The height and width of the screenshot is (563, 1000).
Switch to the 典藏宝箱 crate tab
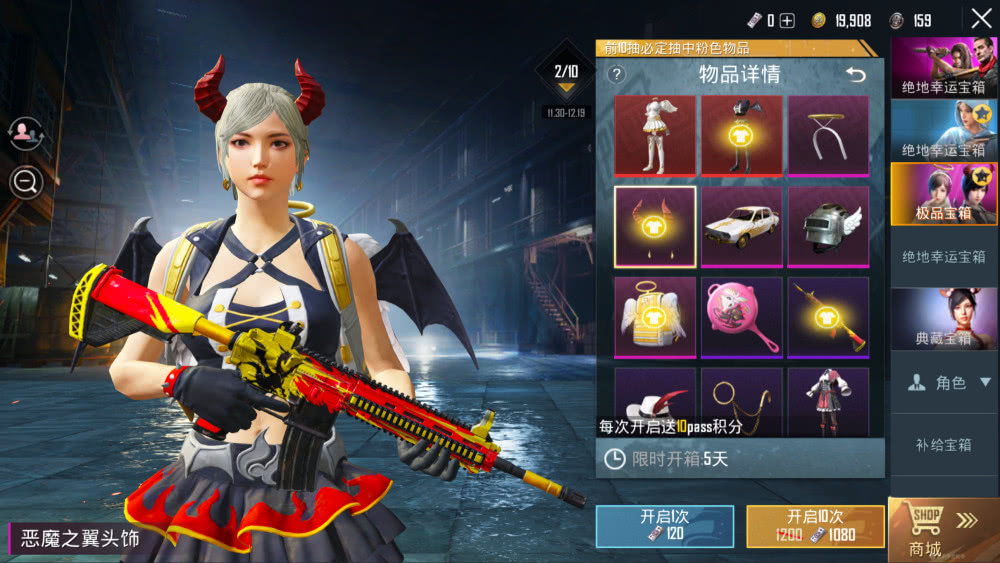point(944,320)
